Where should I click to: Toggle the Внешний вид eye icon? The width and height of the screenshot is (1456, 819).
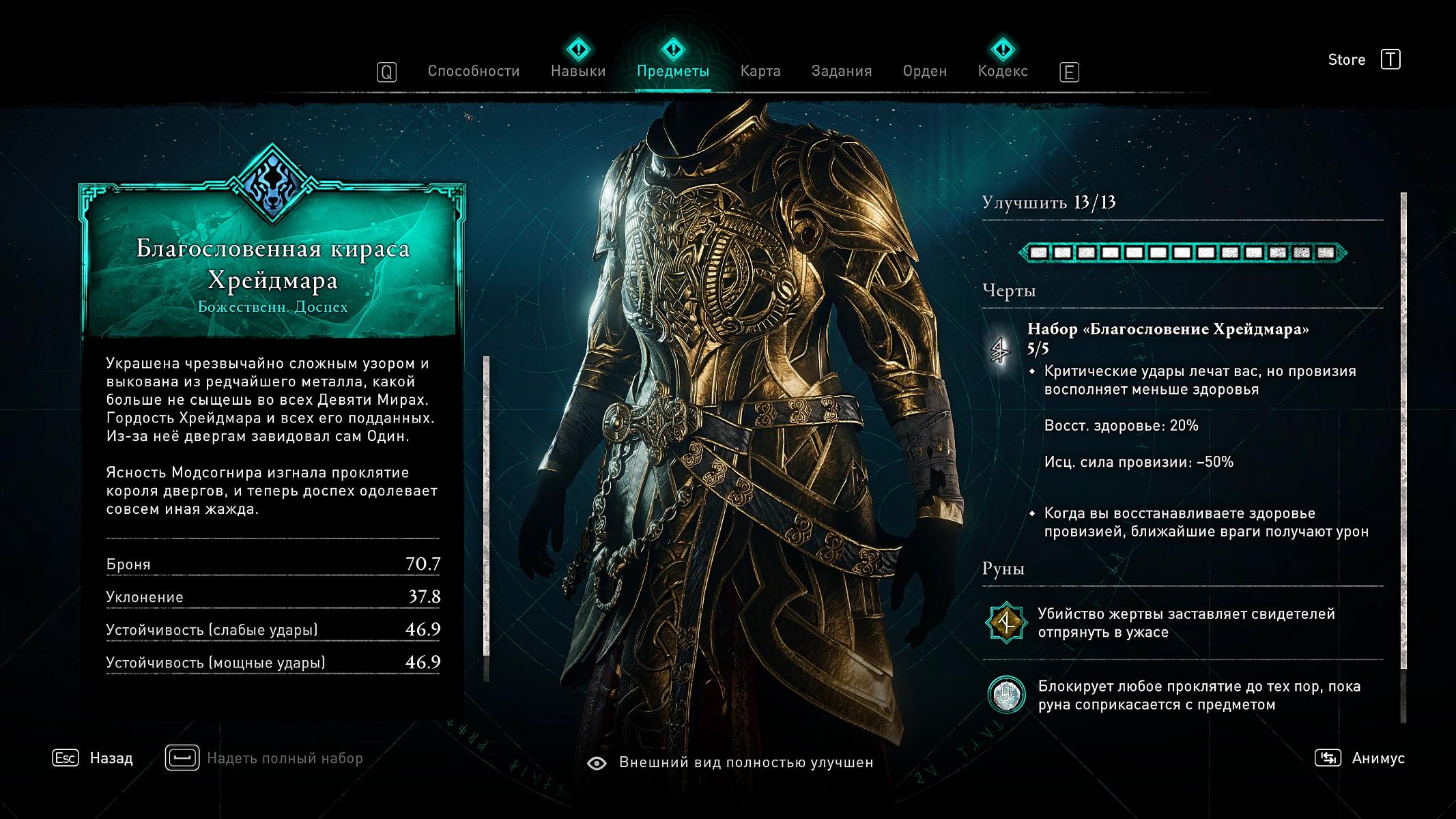tap(597, 763)
